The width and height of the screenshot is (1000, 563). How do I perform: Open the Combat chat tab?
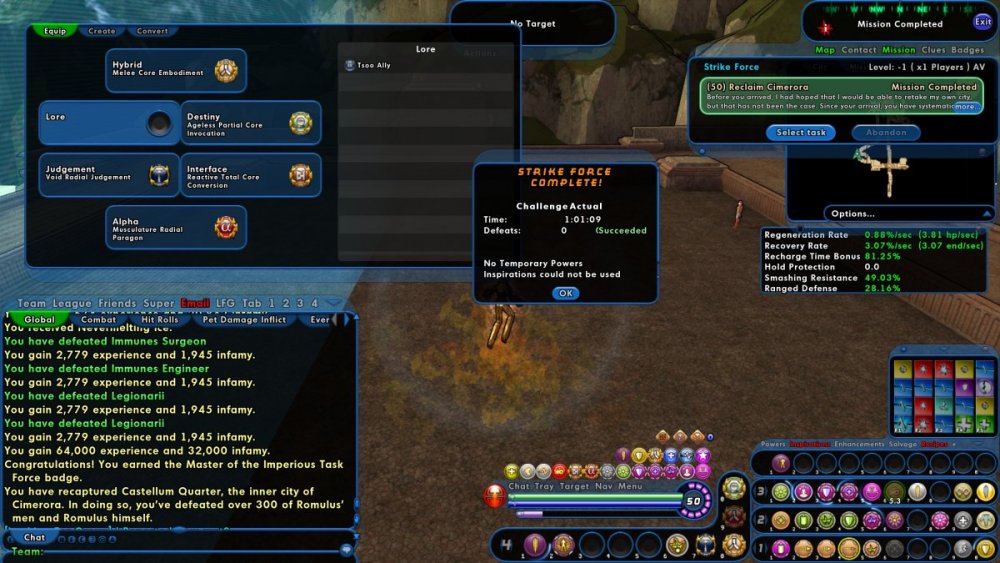[98, 320]
